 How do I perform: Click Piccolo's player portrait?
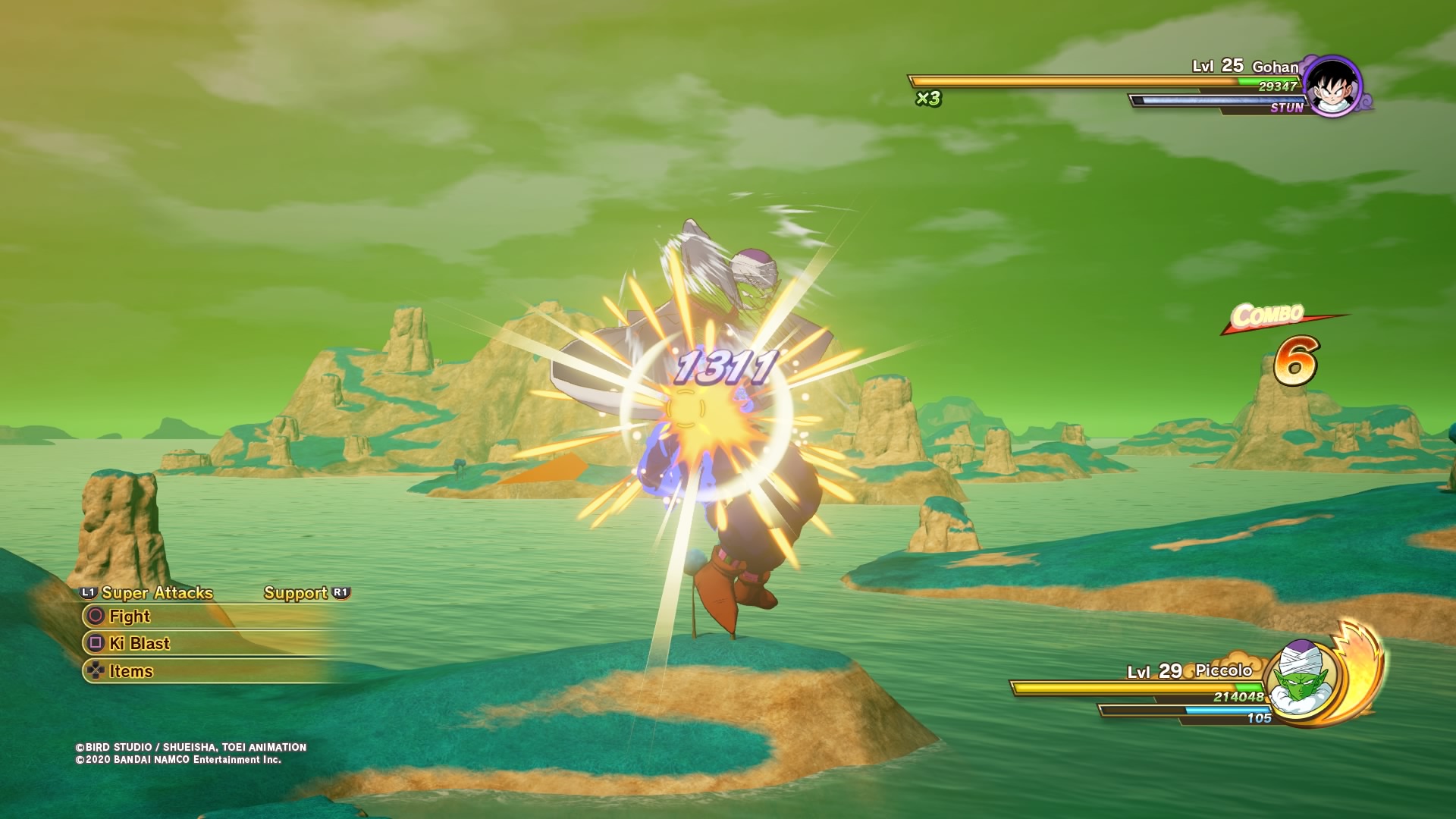1298,678
